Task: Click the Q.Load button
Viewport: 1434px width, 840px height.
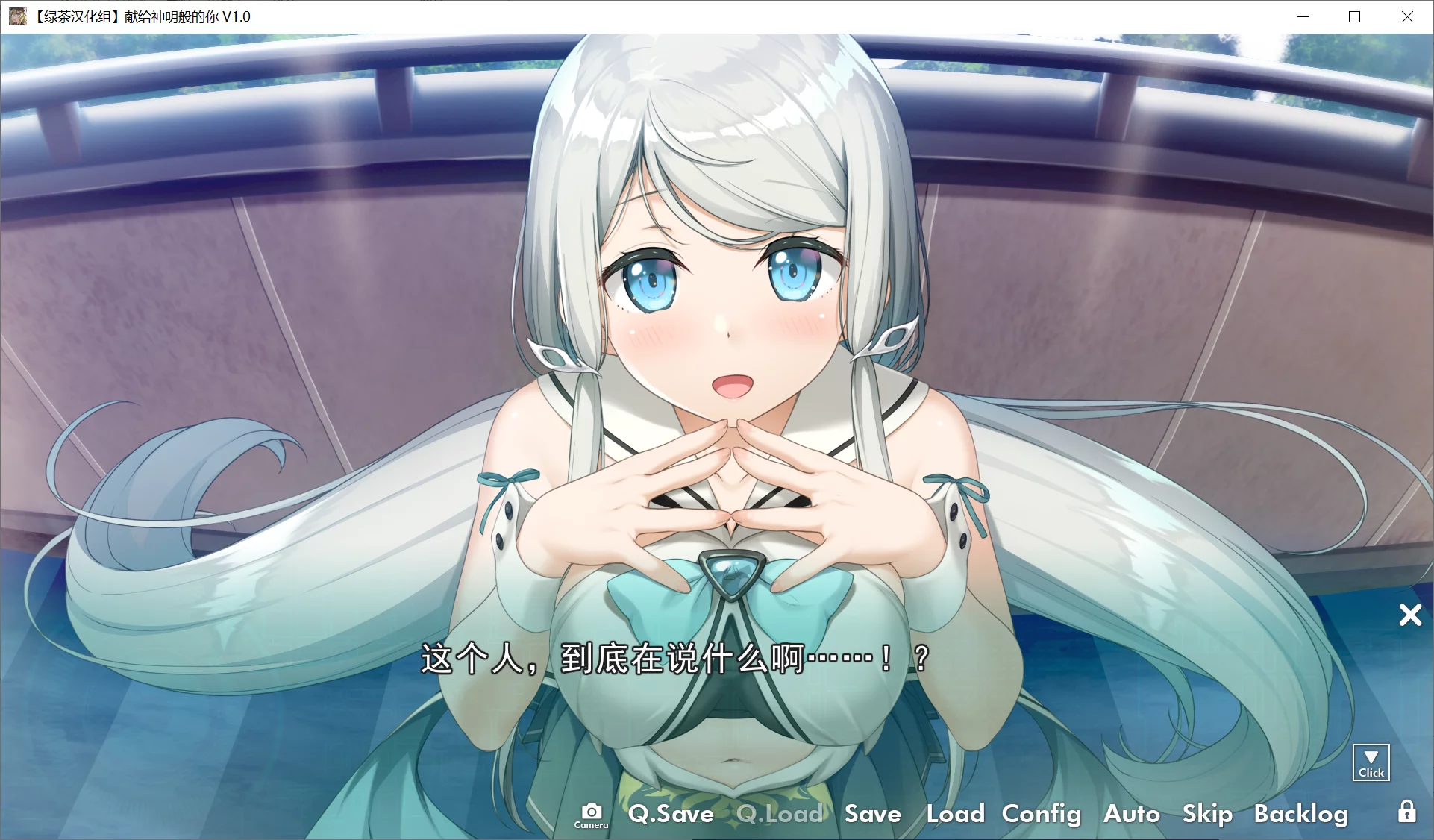Action: pyautogui.click(x=779, y=814)
